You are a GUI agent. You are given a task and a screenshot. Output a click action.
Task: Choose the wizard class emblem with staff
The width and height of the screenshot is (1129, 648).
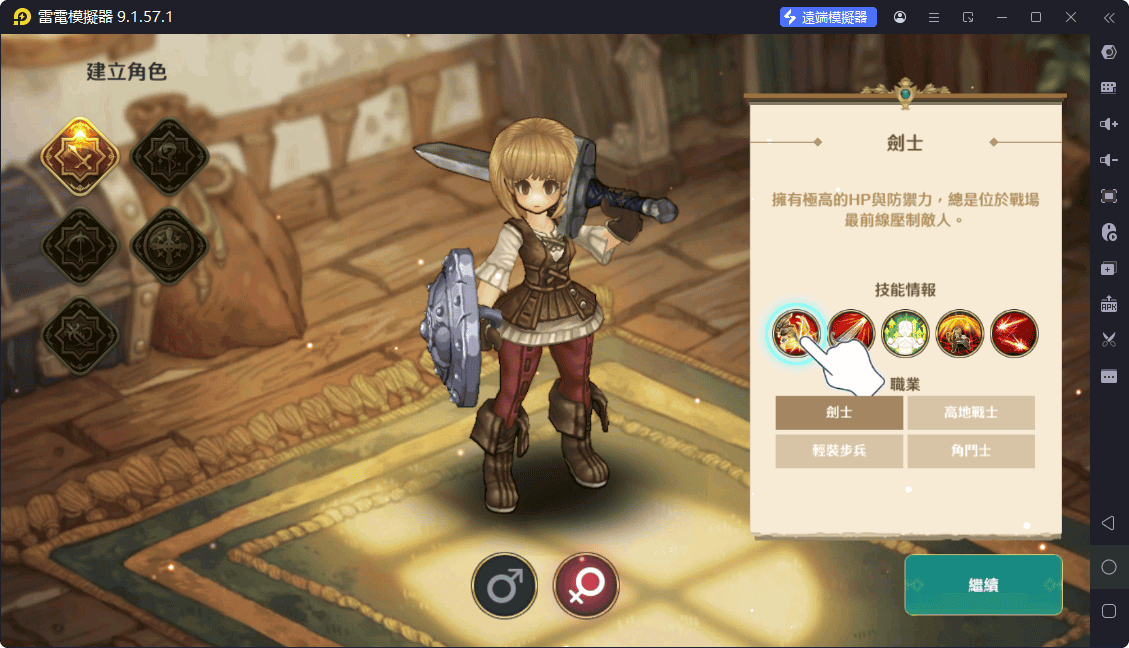click(x=169, y=157)
